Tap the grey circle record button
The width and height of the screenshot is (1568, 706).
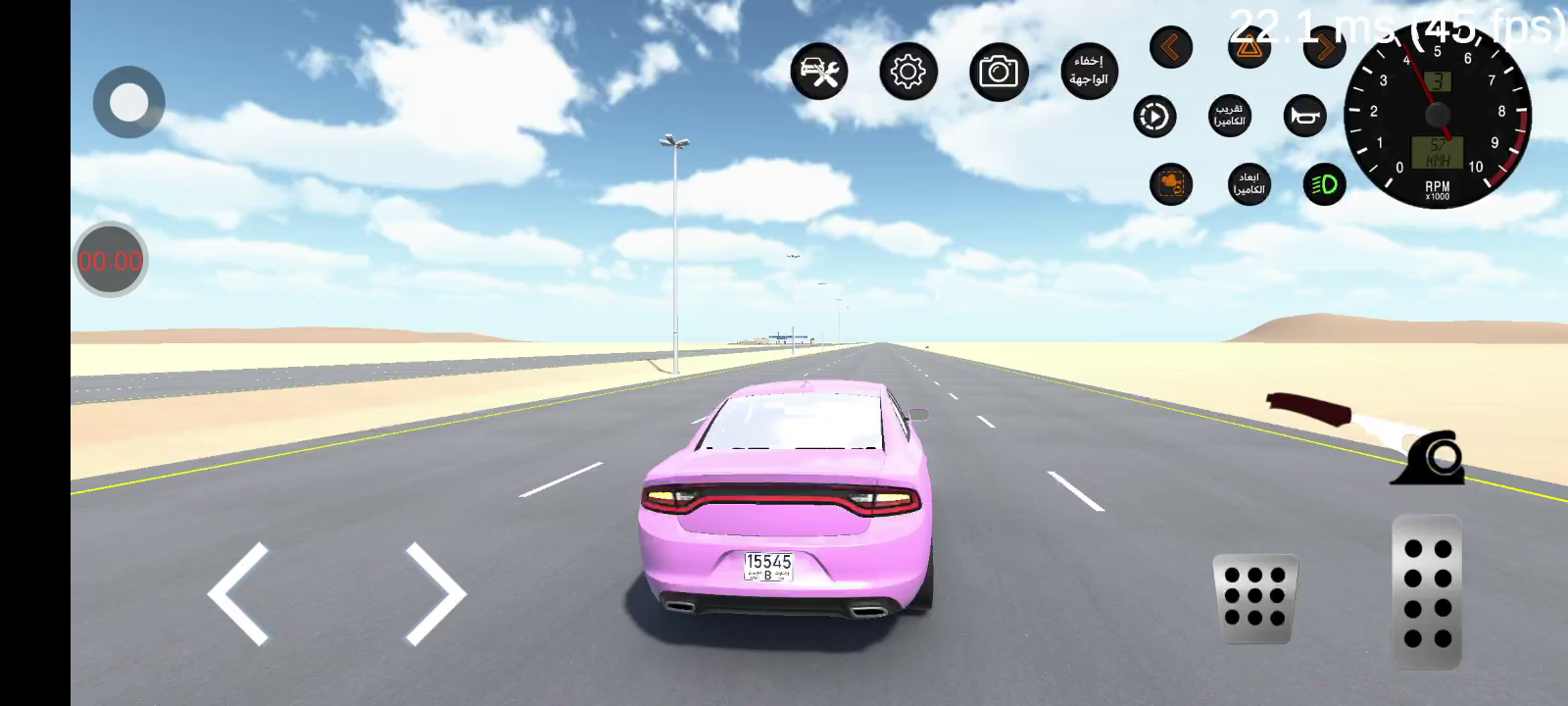[128, 102]
